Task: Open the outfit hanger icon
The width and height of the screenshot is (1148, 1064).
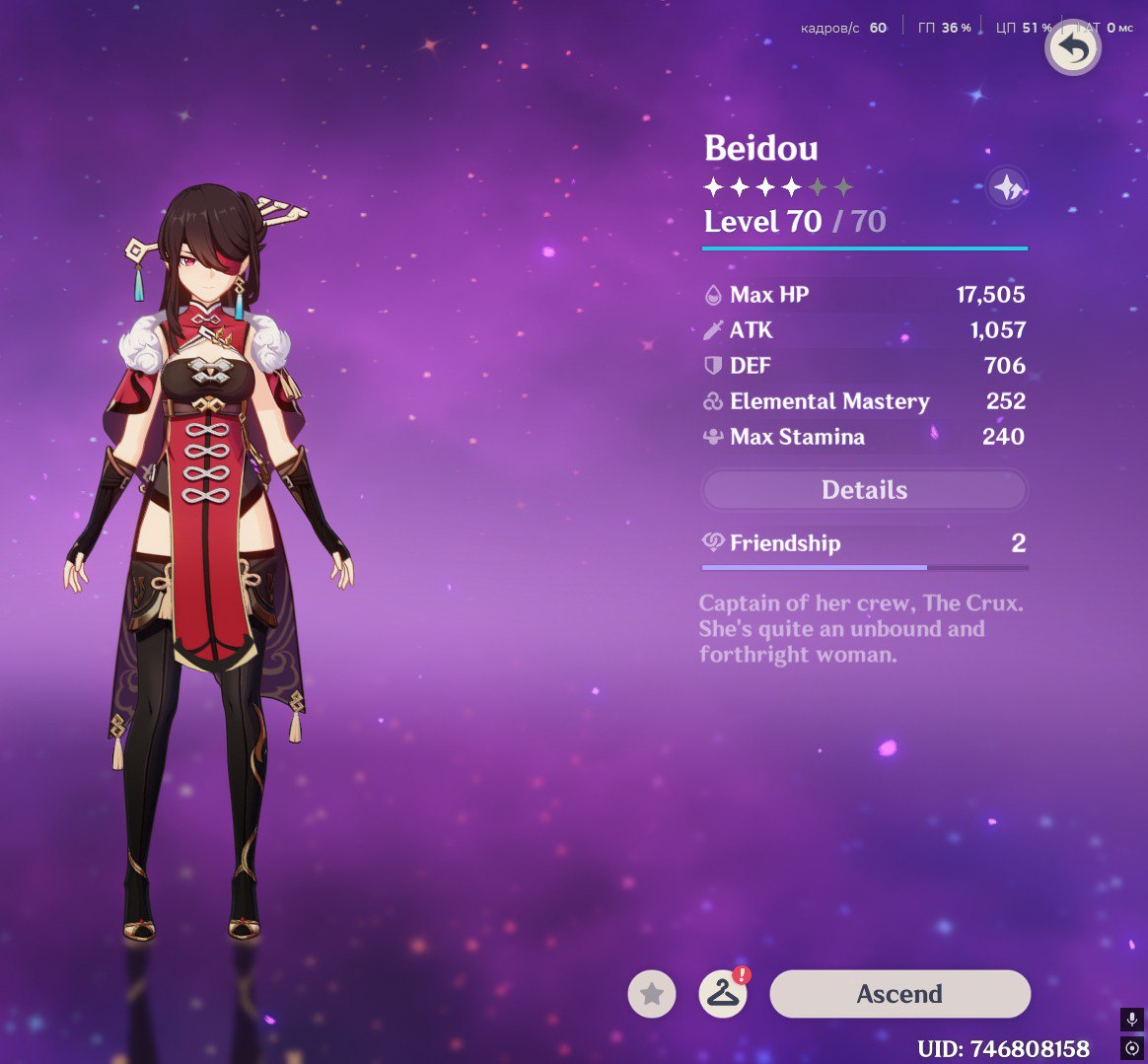Action: (723, 995)
